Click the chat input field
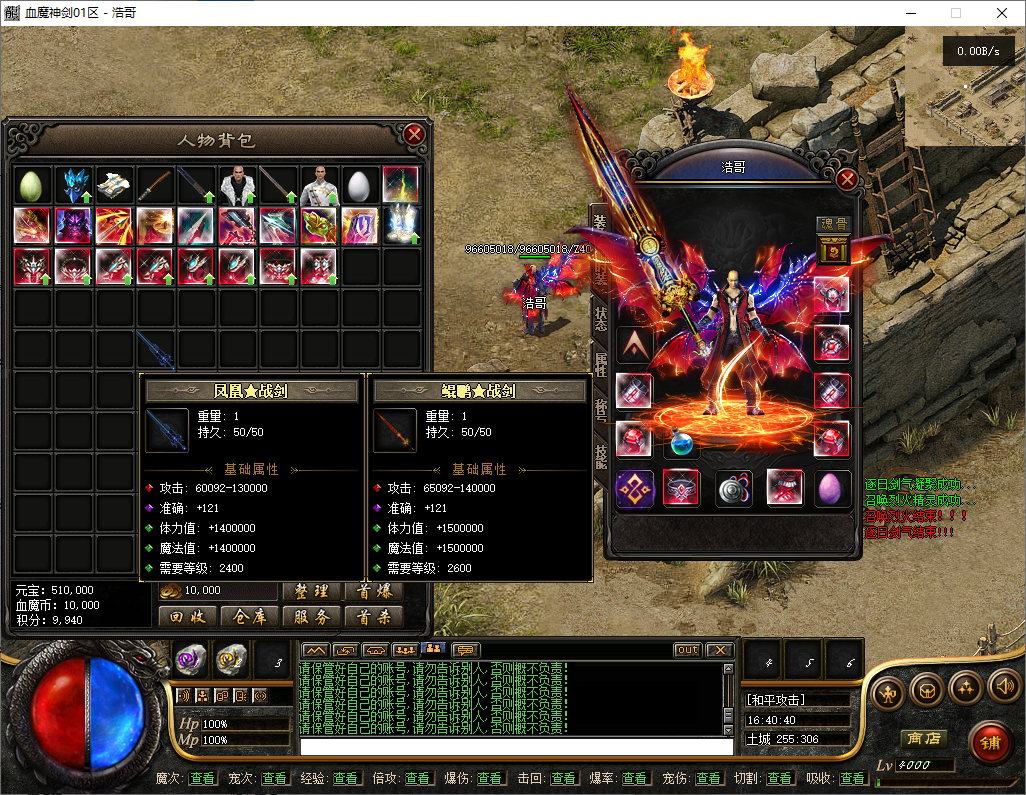1026x795 pixels. click(x=516, y=746)
